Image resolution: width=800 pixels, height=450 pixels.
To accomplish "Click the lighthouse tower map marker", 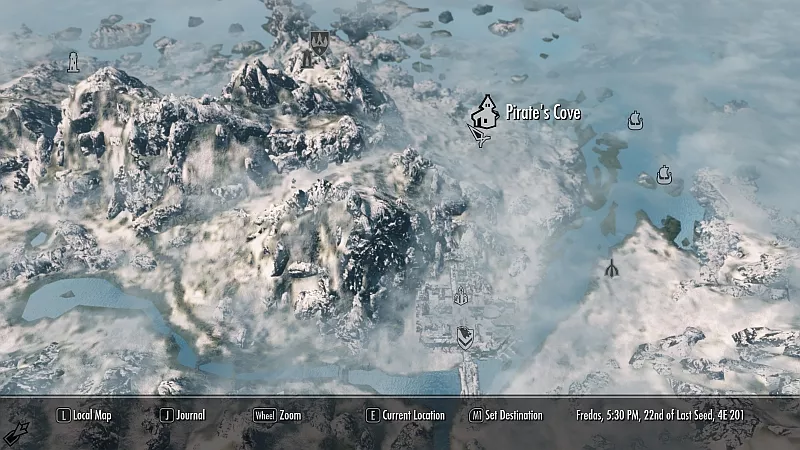I will pyautogui.click(x=73, y=63).
